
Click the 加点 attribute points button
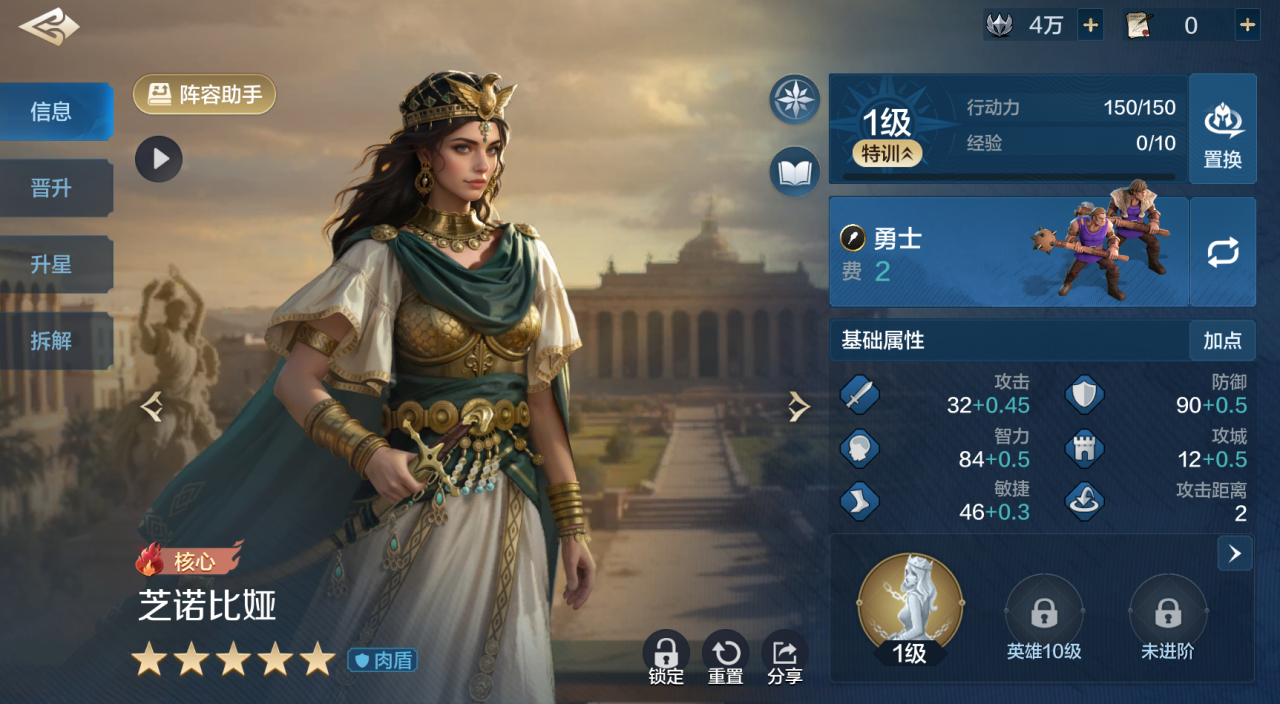pyautogui.click(x=1222, y=341)
